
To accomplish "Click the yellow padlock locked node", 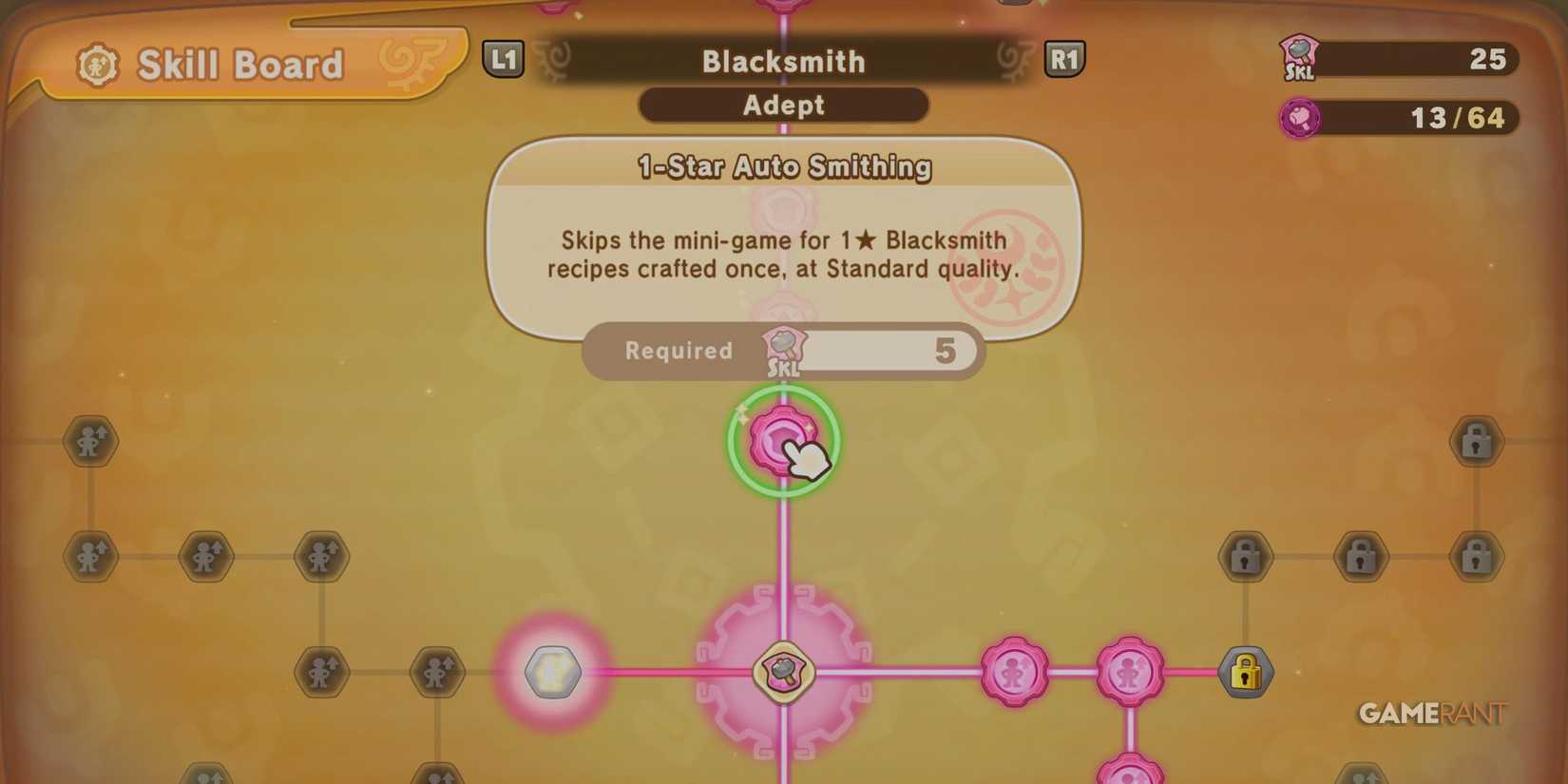I will click(x=1245, y=670).
